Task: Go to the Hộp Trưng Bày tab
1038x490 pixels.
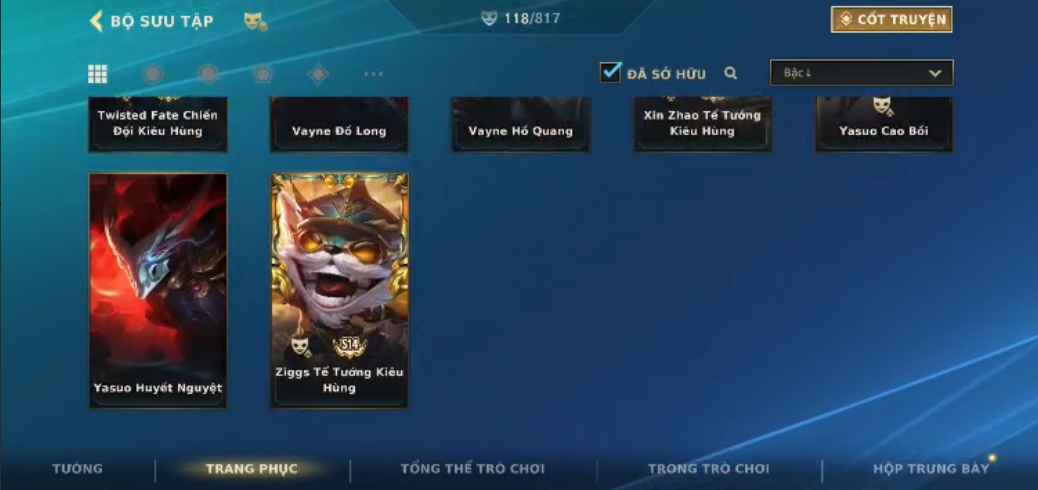Action: [x=930, y=469]
